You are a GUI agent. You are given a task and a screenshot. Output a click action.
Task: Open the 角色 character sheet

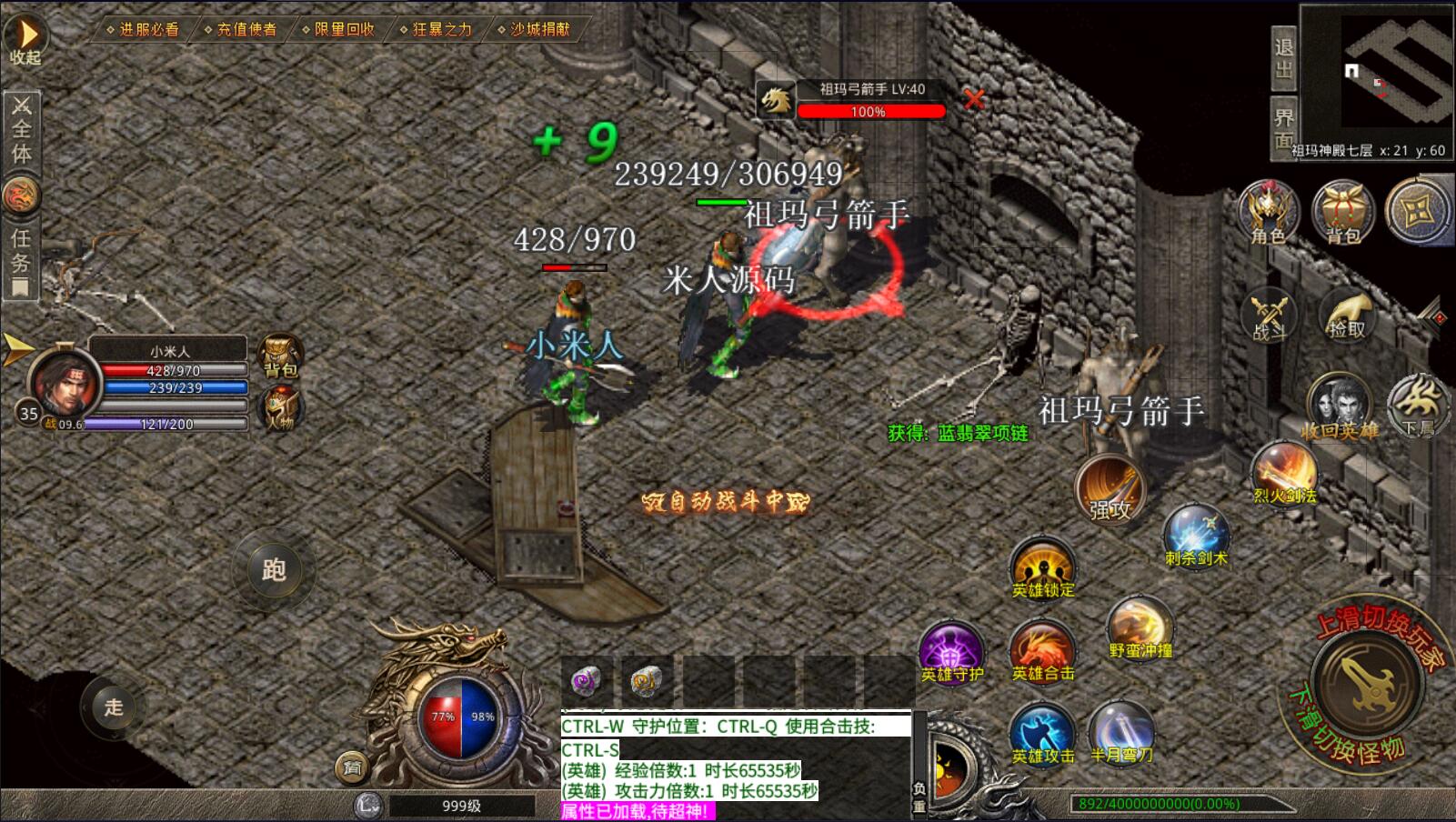1268,213
